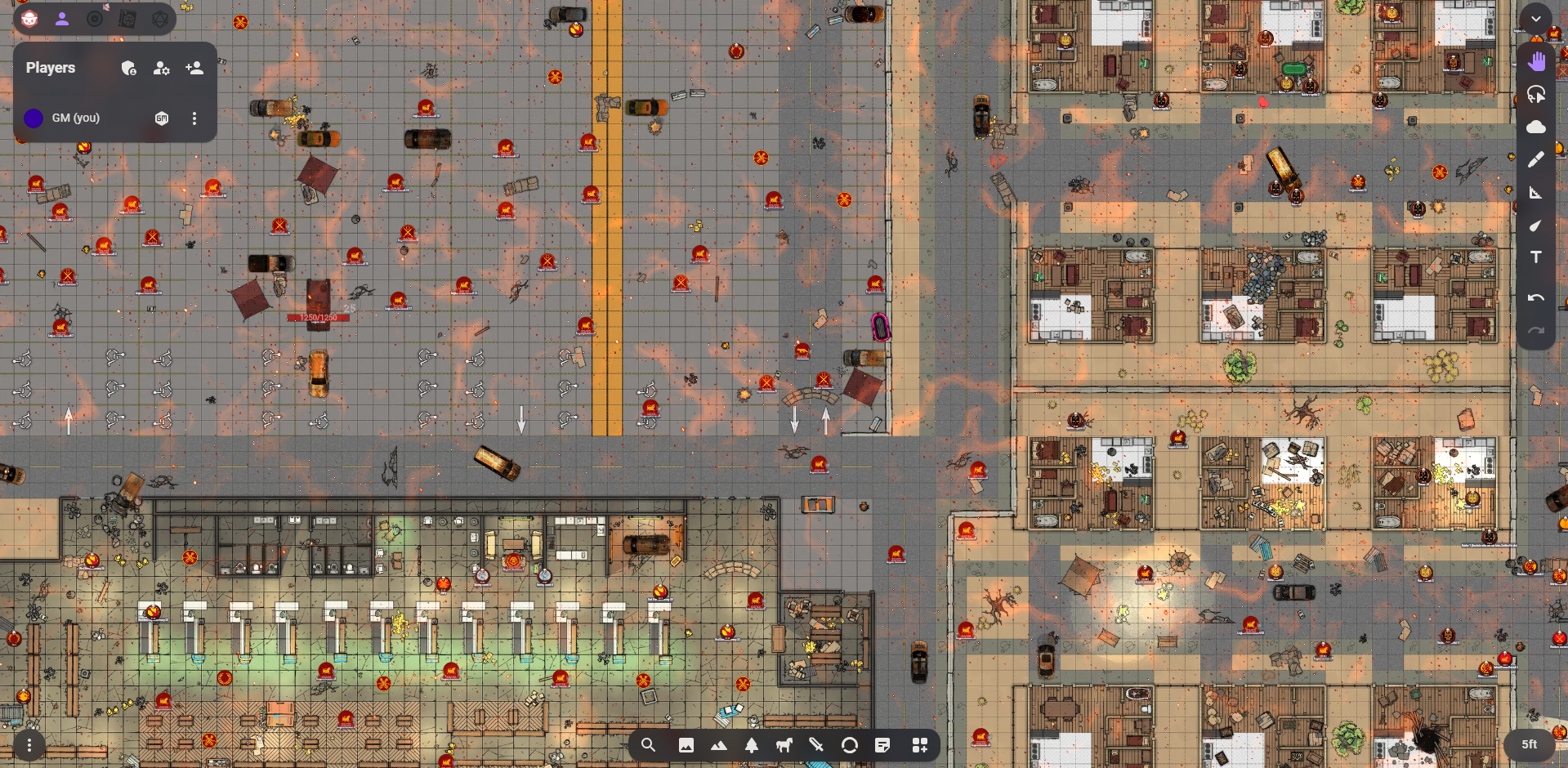Invite a player with the add-person button
Screen dimensions: 1568x768
click(x=194, y=69)
